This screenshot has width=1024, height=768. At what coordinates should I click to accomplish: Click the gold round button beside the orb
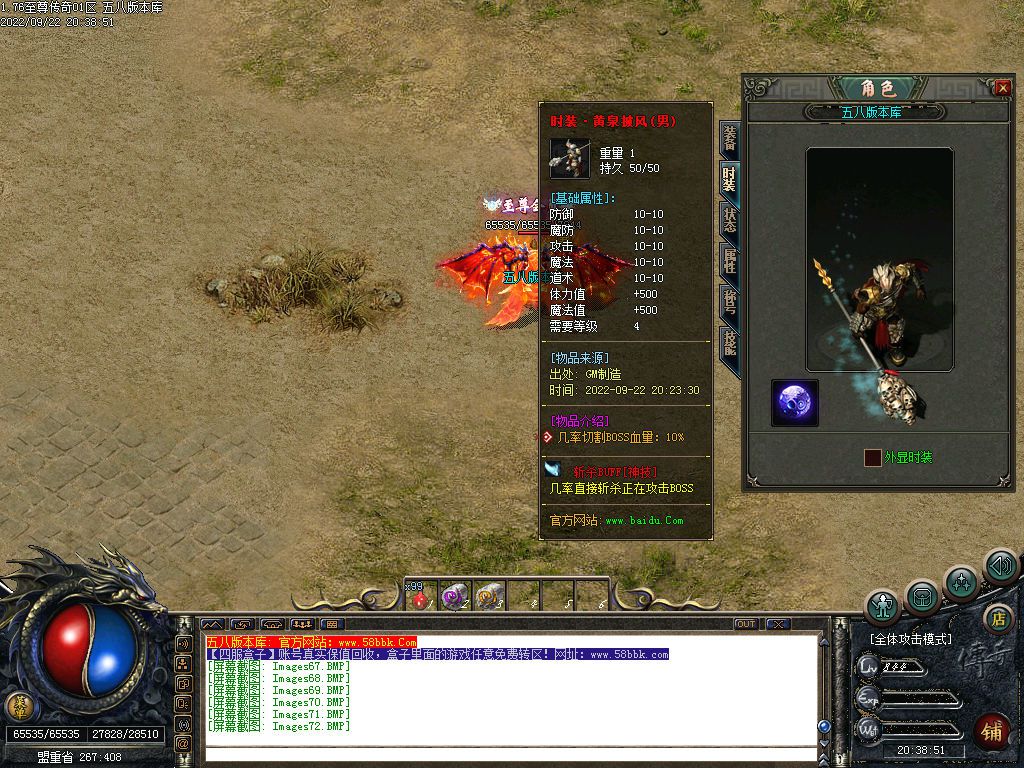tap(19, 706)
